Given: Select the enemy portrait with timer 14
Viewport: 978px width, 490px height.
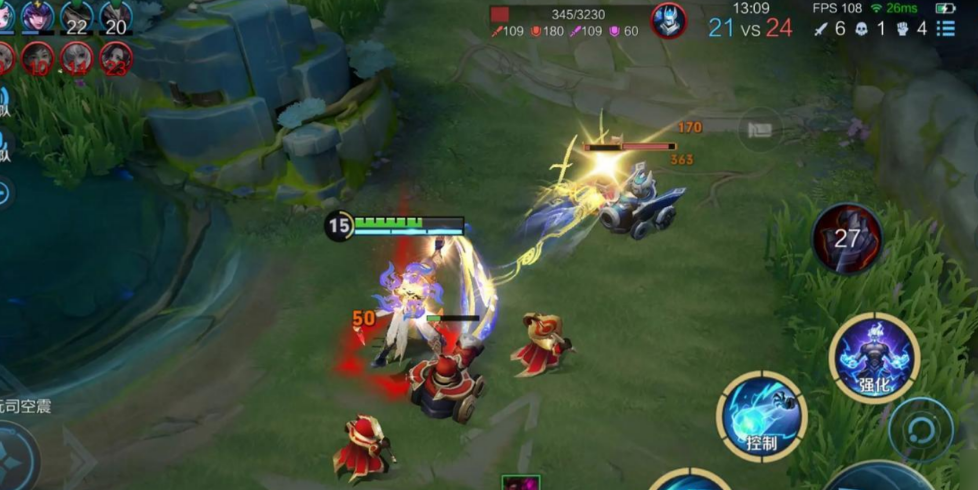Looking at the screenshot, I should click(x=77, y=59).
